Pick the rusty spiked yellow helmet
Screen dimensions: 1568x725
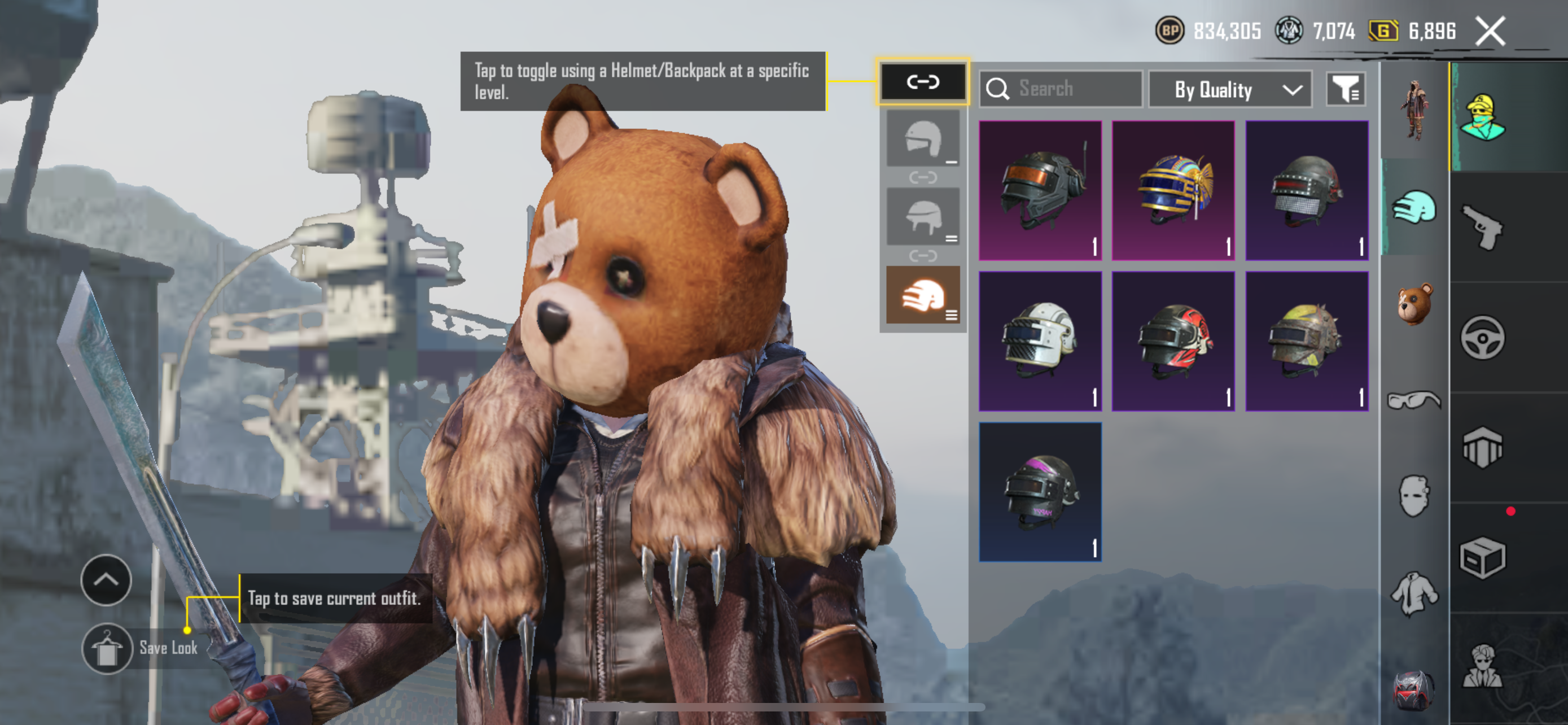1306,341
